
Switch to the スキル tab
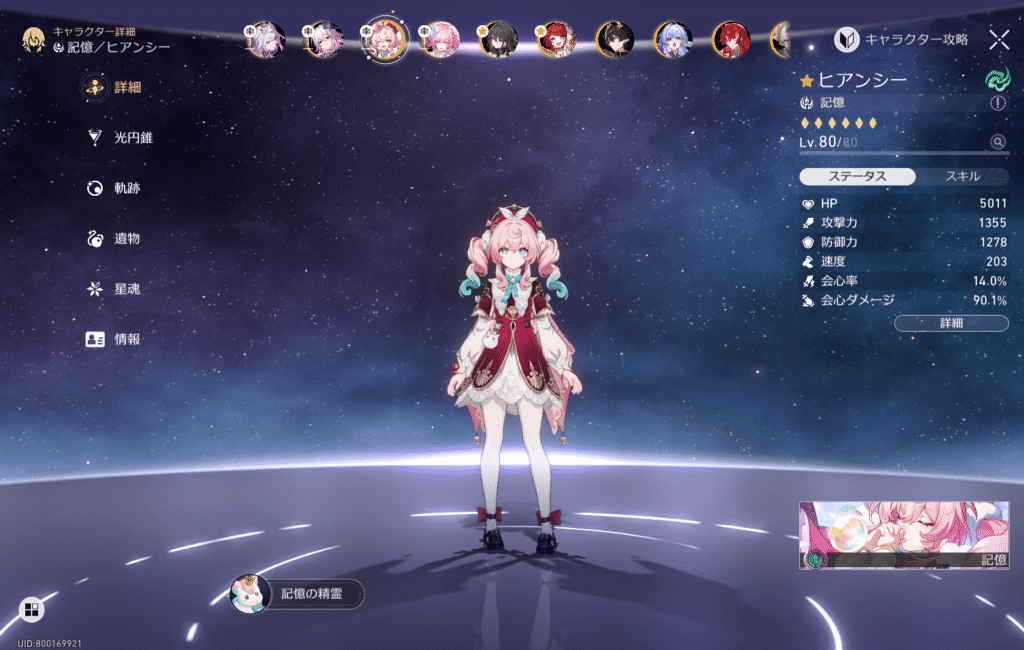coord(962,176)
